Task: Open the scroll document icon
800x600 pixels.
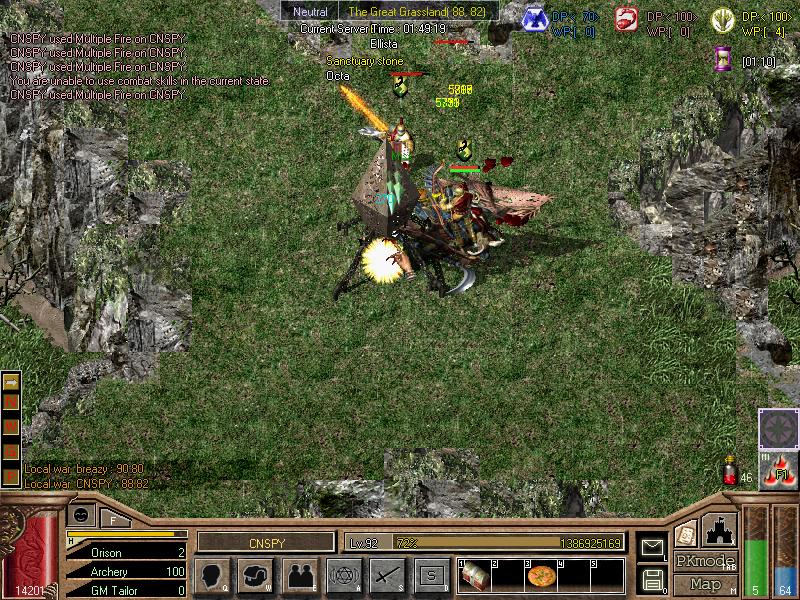Action: coord(685,533)
